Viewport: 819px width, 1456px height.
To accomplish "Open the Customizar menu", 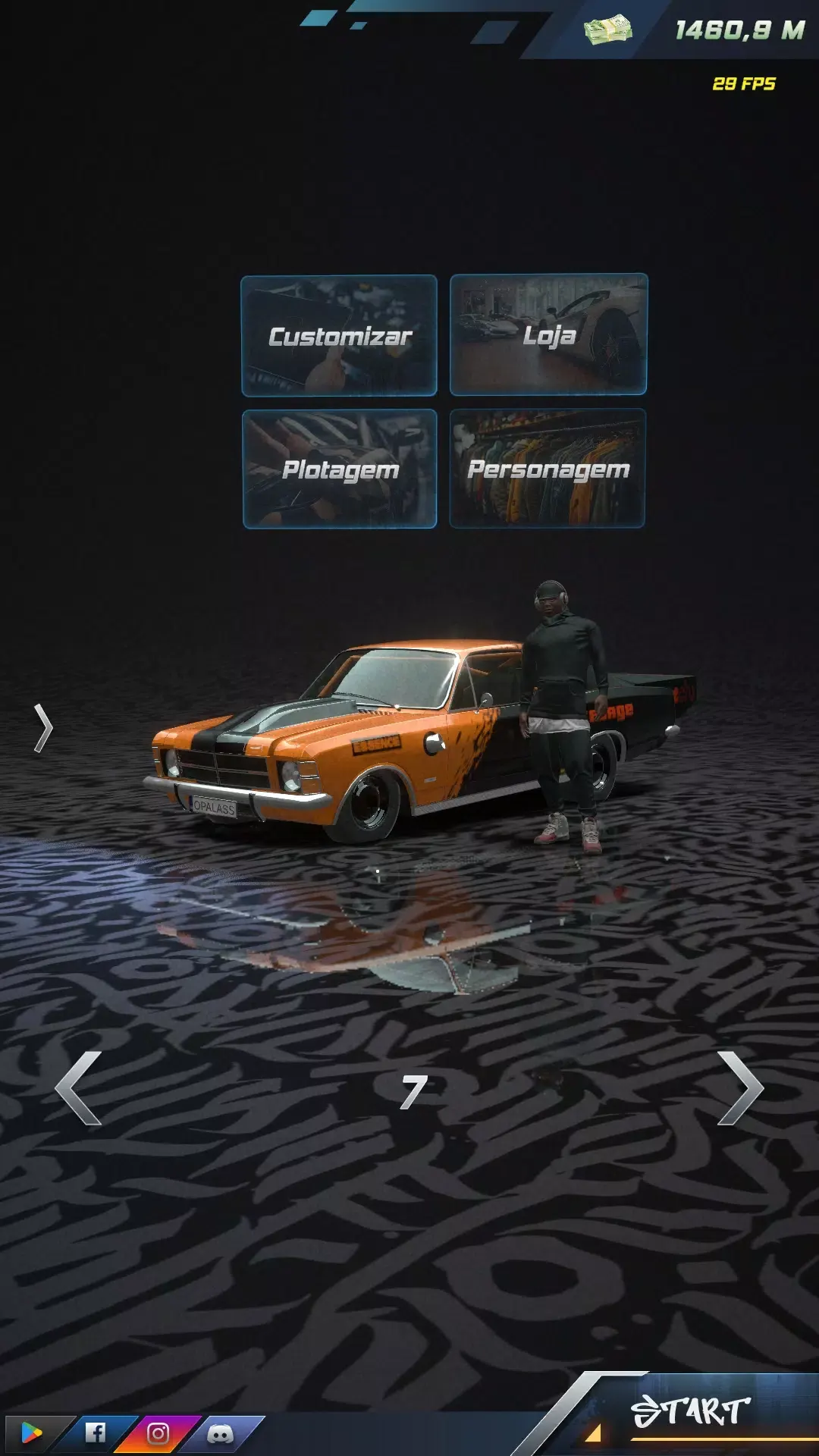I will [x=339, y=336].
